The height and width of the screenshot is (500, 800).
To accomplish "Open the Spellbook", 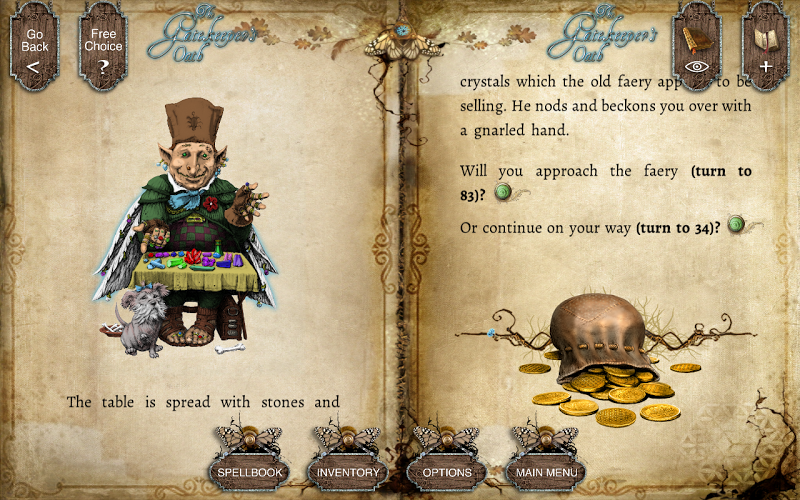I will click(x=248, y=471).
